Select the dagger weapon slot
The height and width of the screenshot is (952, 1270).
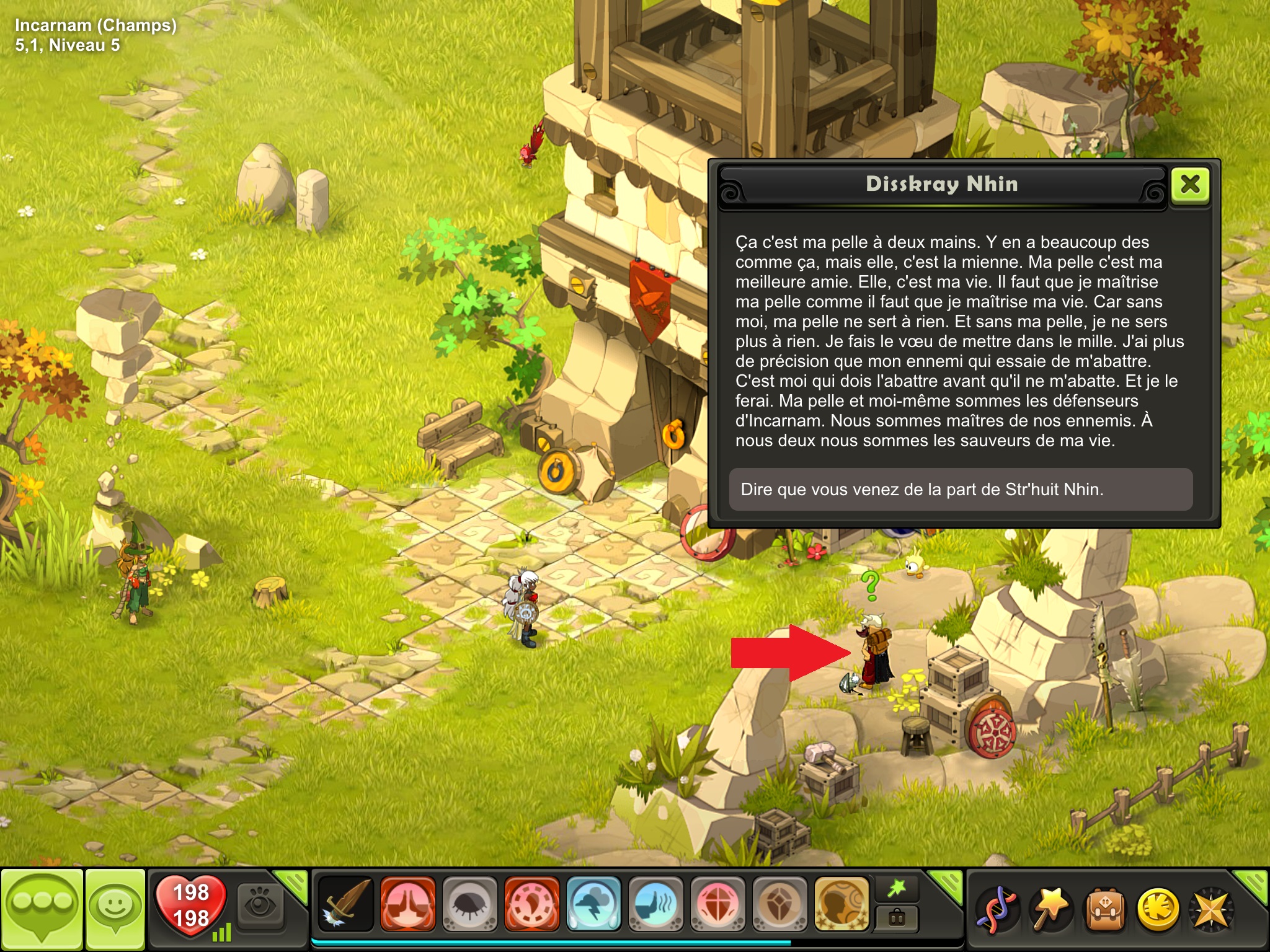tap(345, 904)
